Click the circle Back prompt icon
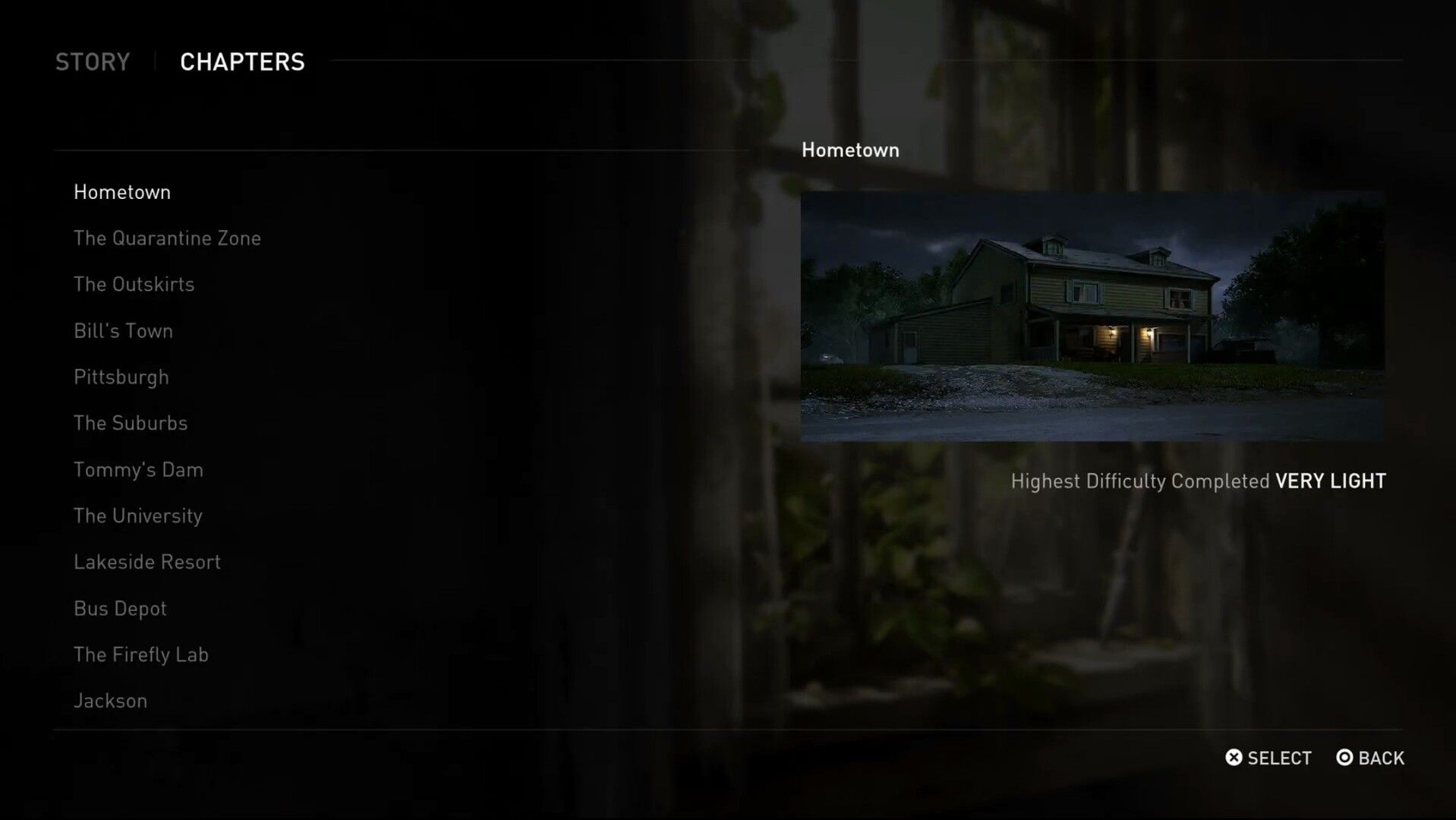The image size is (1456, 820). pos(1345,758)
